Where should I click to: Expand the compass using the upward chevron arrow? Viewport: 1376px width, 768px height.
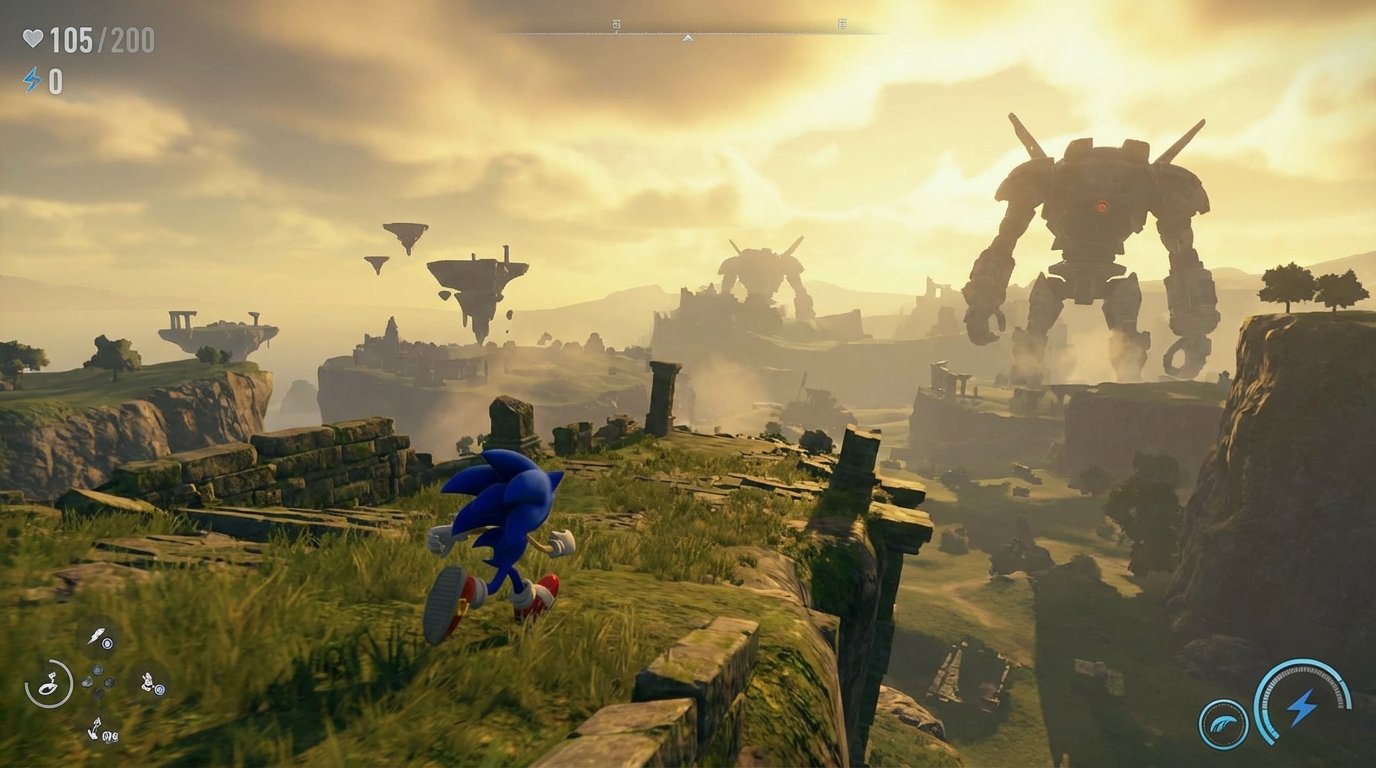(688, 38)
